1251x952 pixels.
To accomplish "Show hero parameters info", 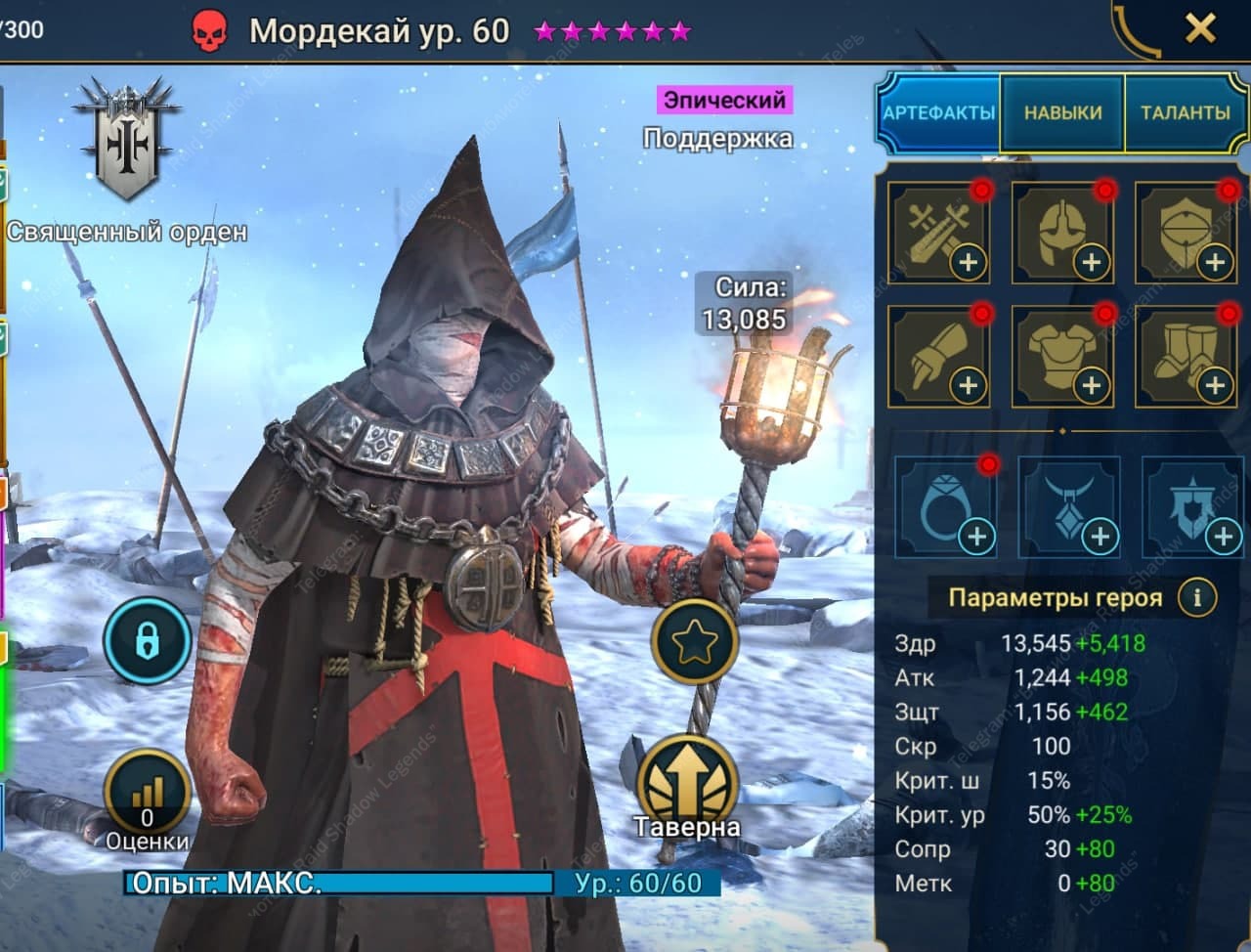I will (1196, 596).
